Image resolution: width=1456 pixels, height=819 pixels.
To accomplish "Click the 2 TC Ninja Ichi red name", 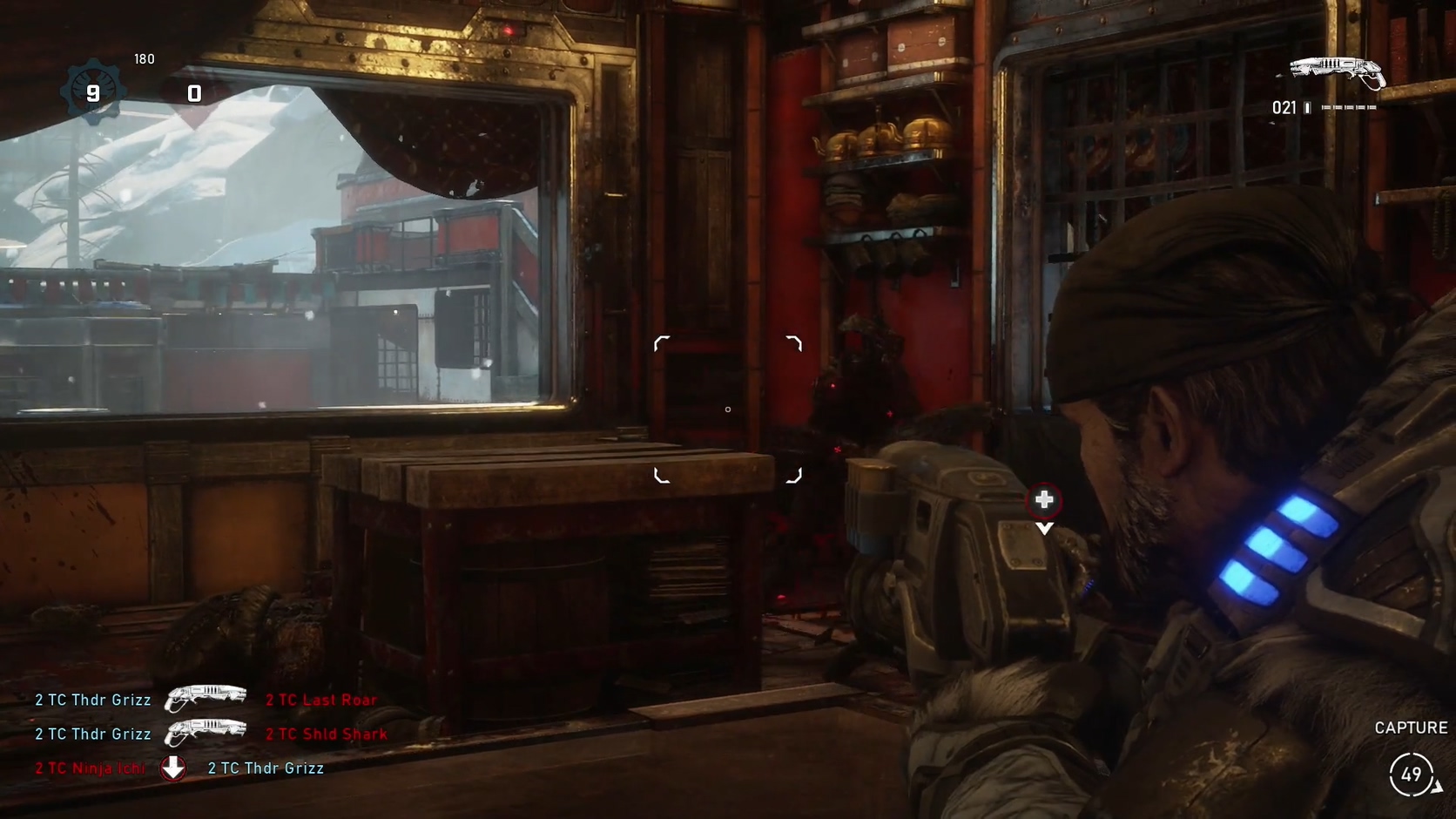I will click(91, 768).
